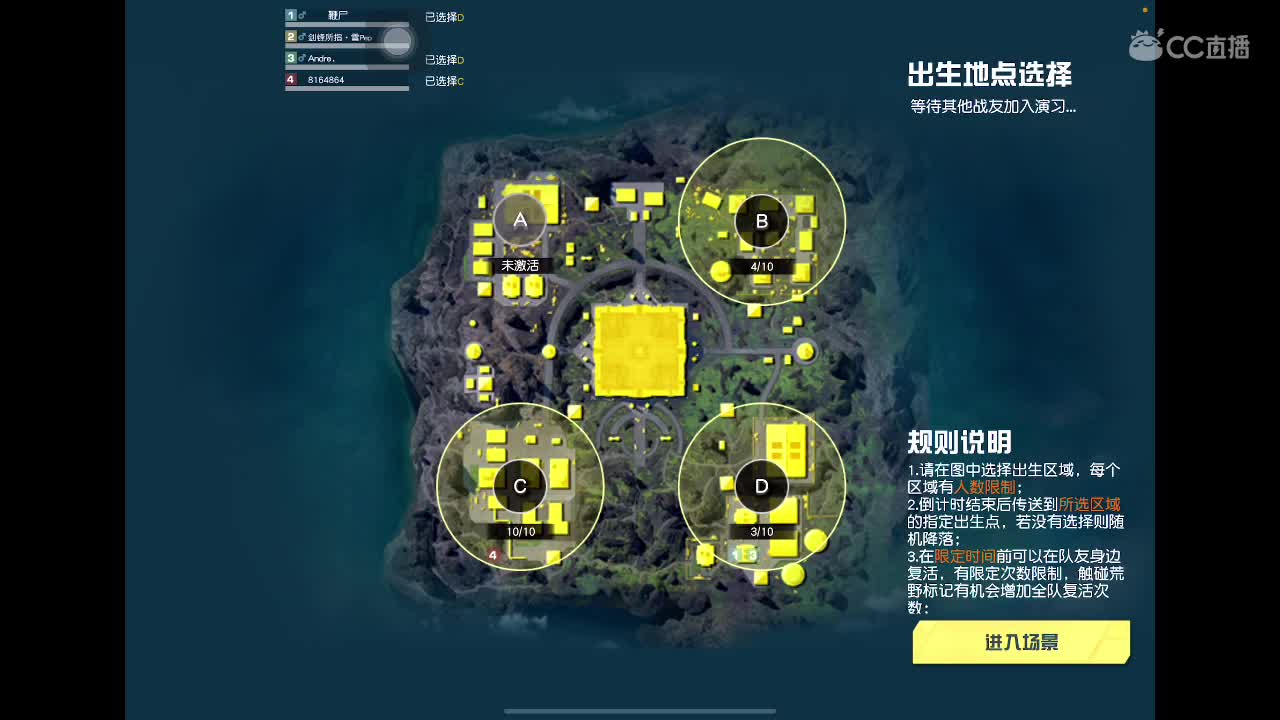Click the full zone C circle marker
1280x720 pixels.
coord(519,487)
